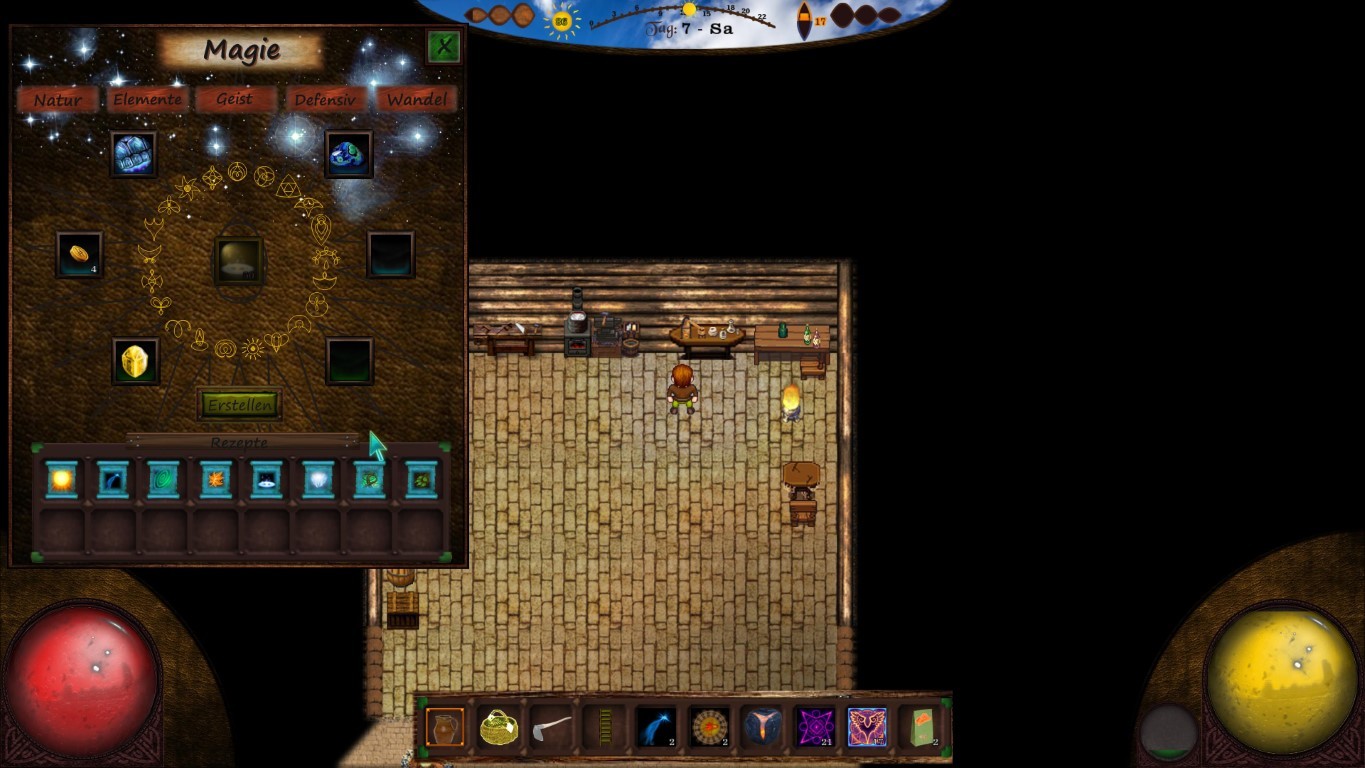Equip the hoe from the hotbar
This screenshot has width=1365, height=768.
[551, 727]
